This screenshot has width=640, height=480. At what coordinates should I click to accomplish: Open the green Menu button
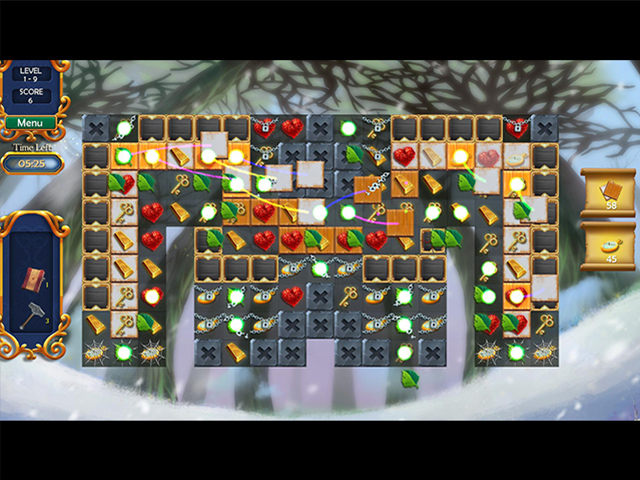click(29, 124)
